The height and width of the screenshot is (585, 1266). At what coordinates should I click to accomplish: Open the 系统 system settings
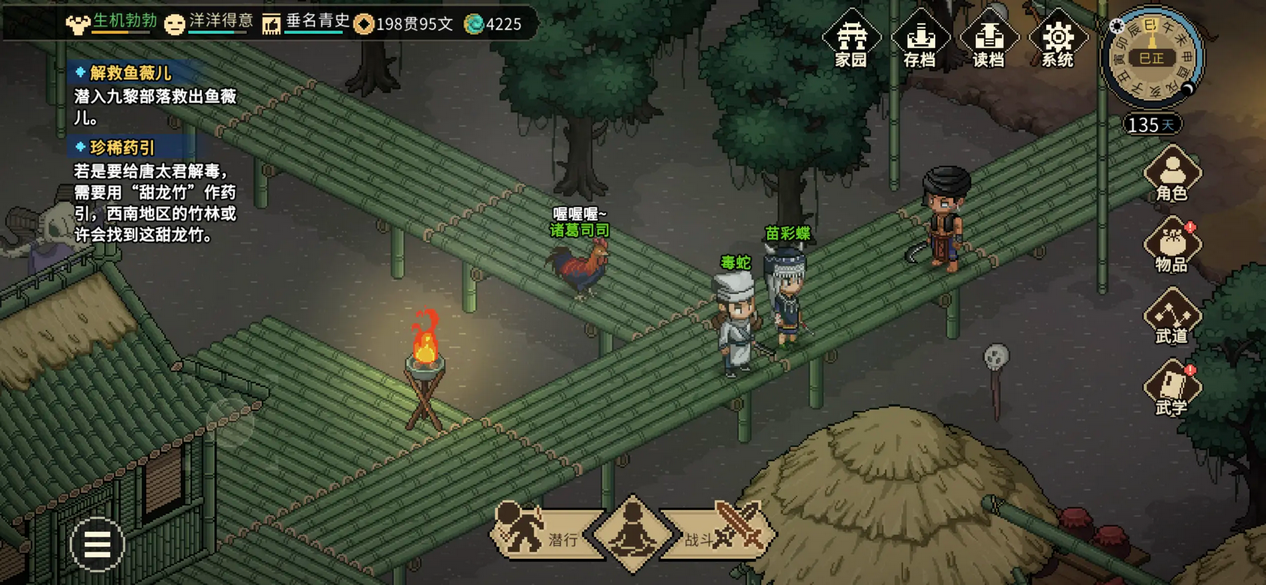click(1057, 40)
